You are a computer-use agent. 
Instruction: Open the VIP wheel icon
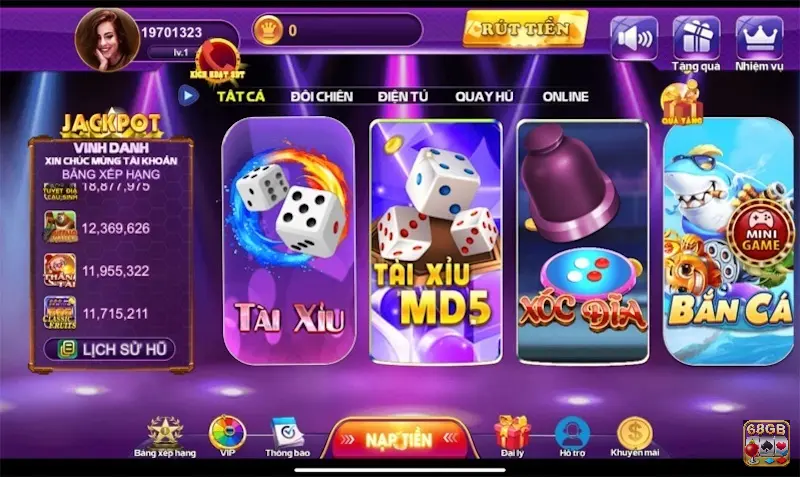[x=227, y=435]
